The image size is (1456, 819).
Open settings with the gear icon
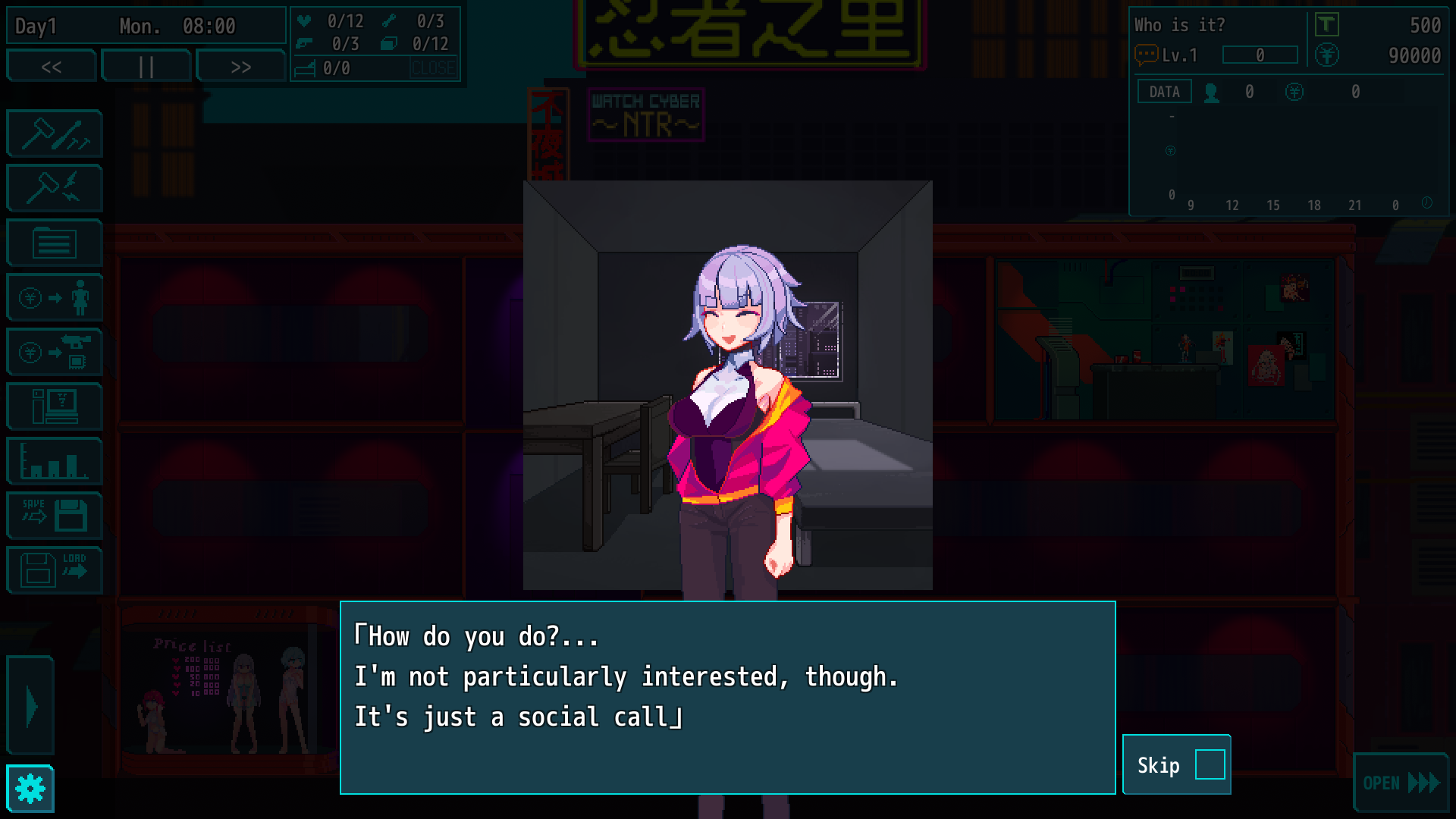coord(30,789)
